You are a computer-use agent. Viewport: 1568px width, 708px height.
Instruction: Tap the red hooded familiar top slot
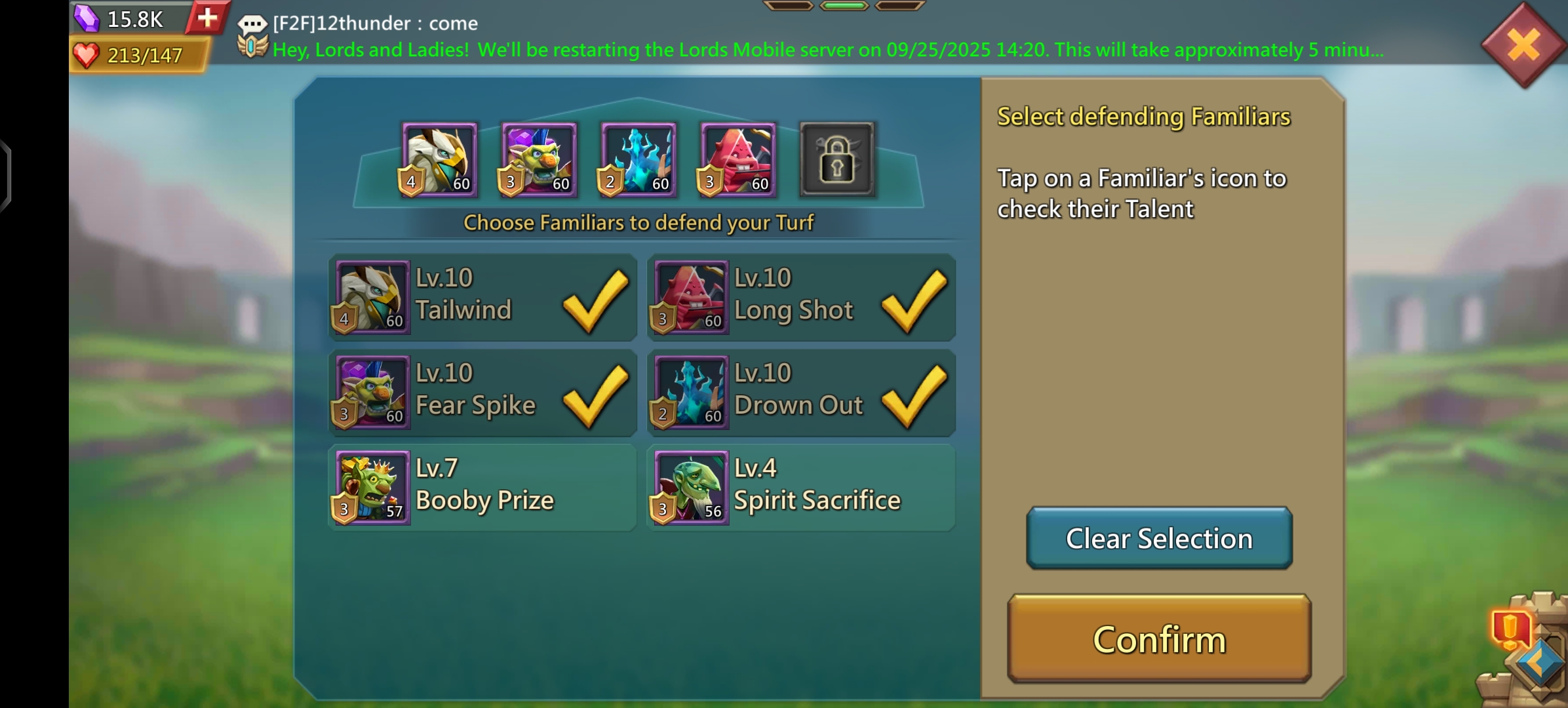738,160
